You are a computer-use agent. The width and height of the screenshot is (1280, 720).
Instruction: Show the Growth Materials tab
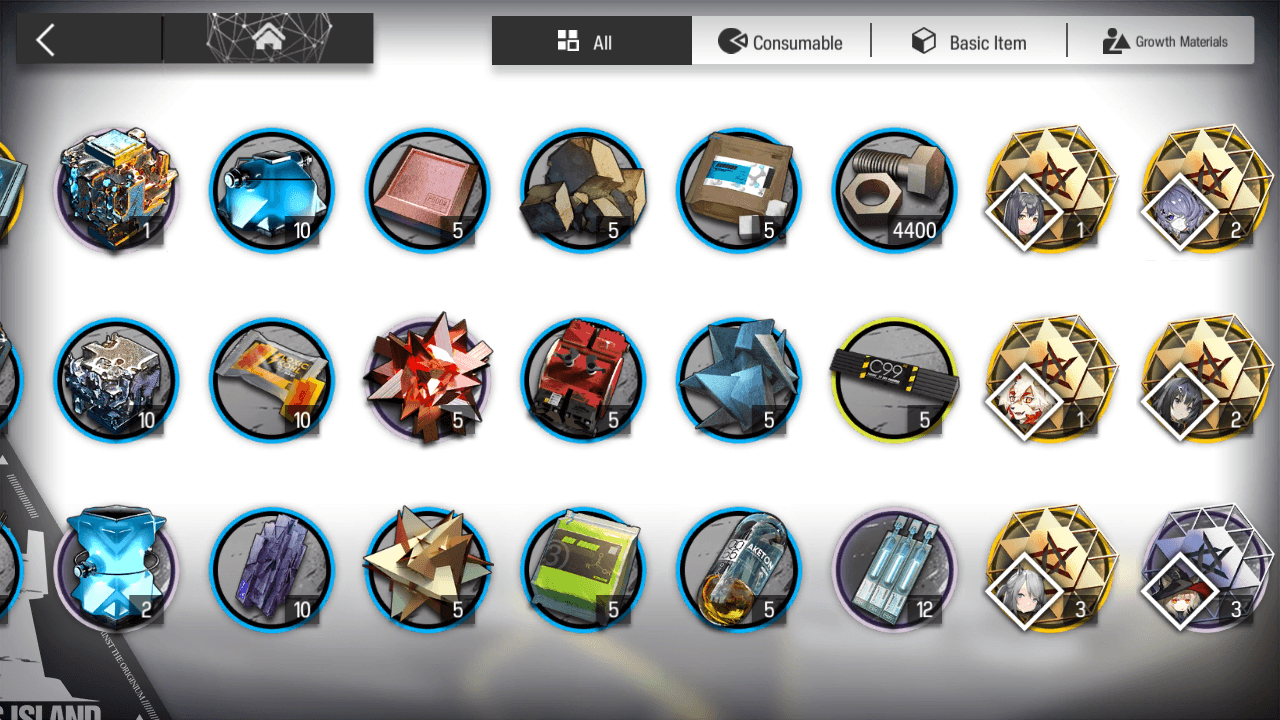[1165, 42]
